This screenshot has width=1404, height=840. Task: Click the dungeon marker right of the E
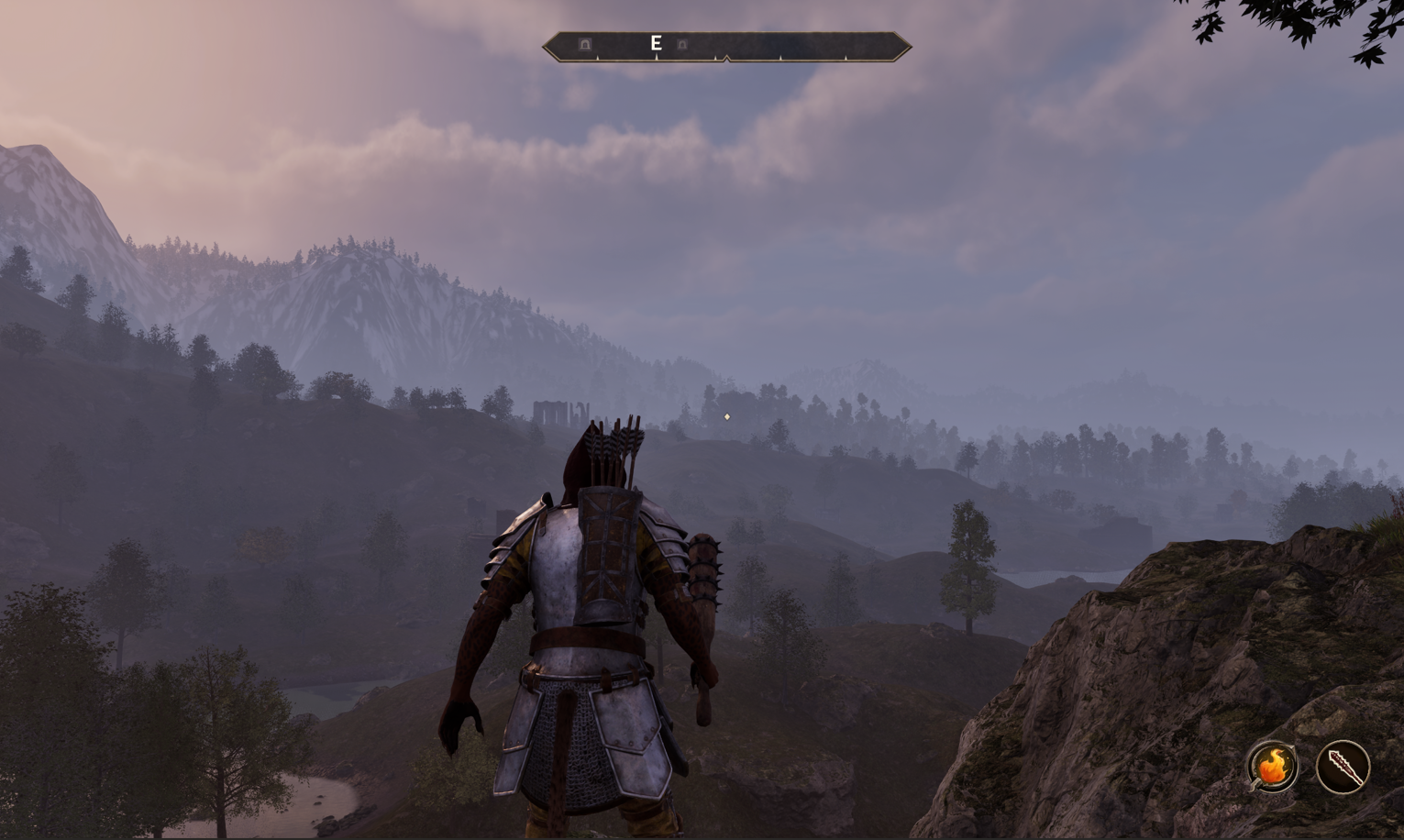(x=681, y=45)
